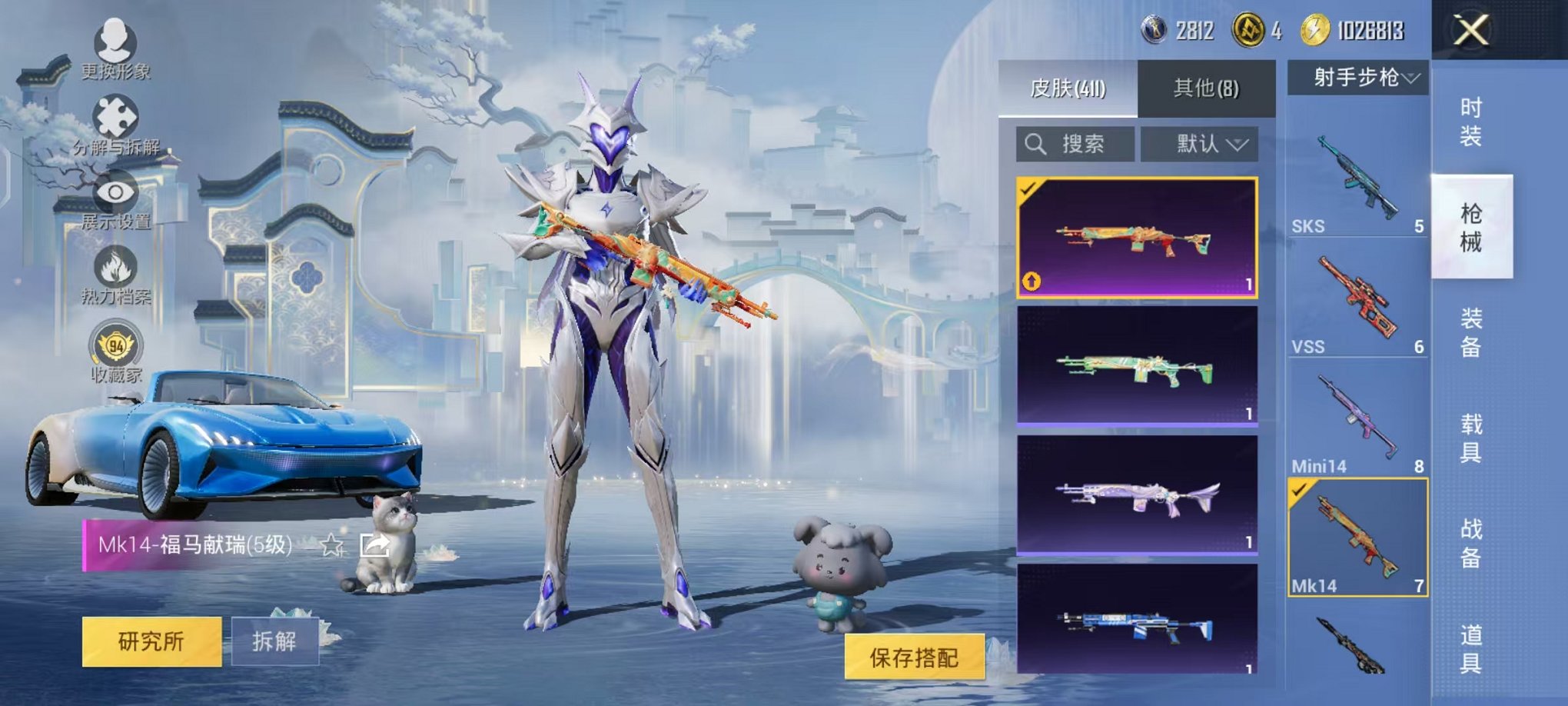Select the Mini14 weapon category

pos(1357,420)
